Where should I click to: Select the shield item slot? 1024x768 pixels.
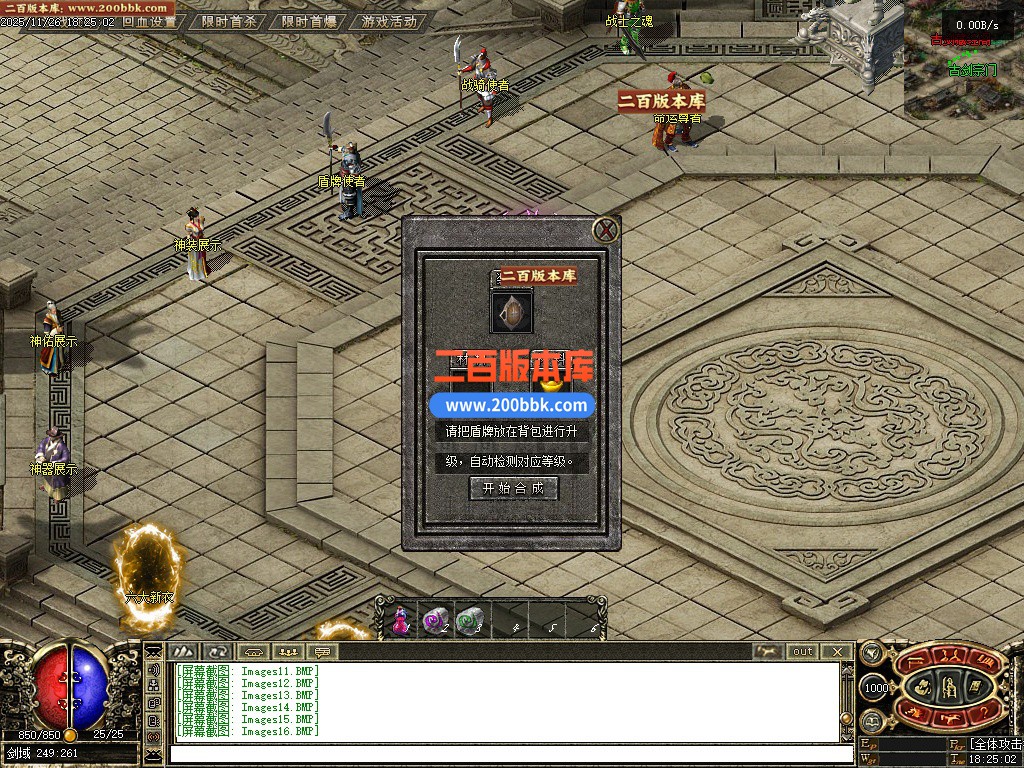tap(511, 312)
